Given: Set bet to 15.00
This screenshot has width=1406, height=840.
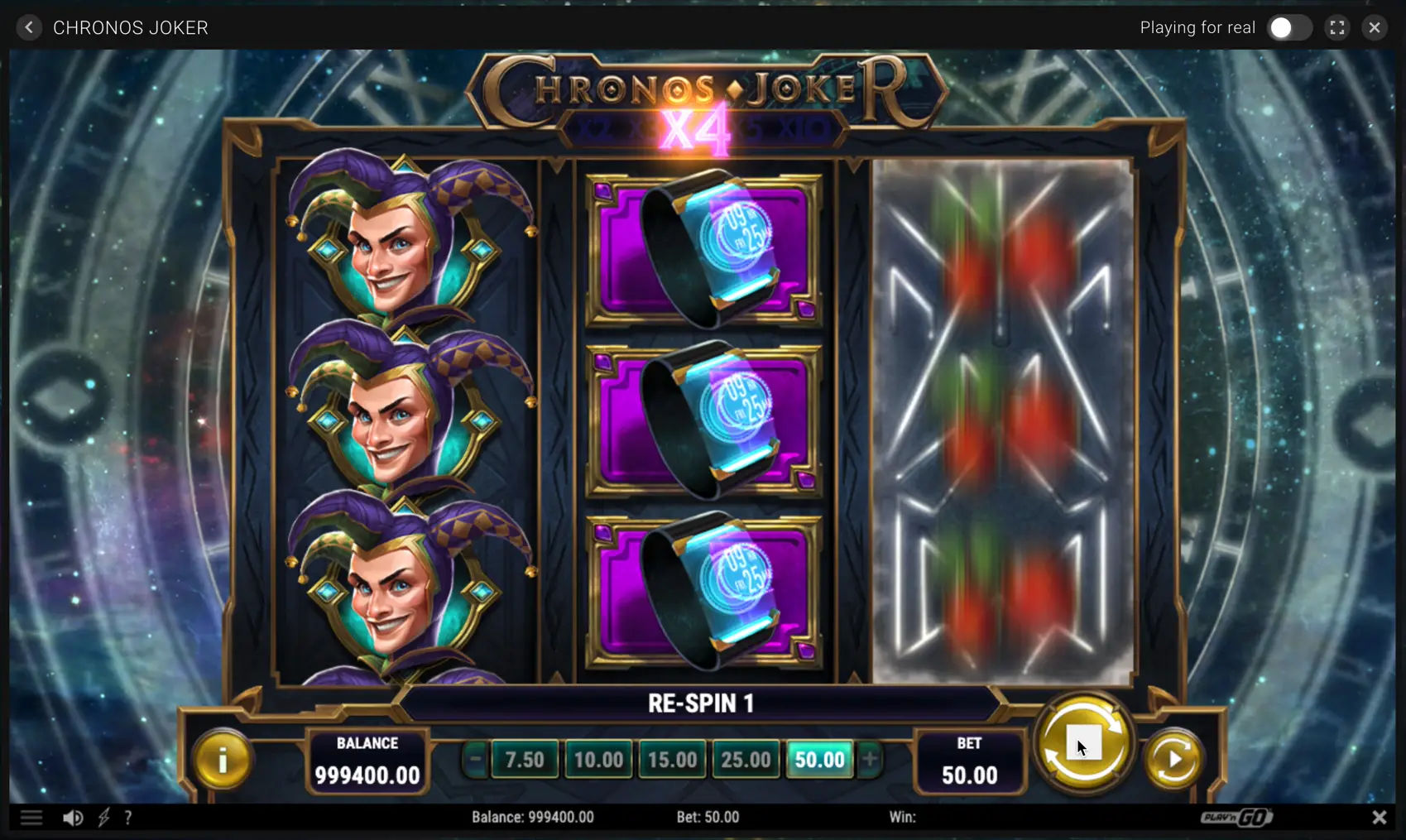Looking at the screenshot, I should [672, 759].
